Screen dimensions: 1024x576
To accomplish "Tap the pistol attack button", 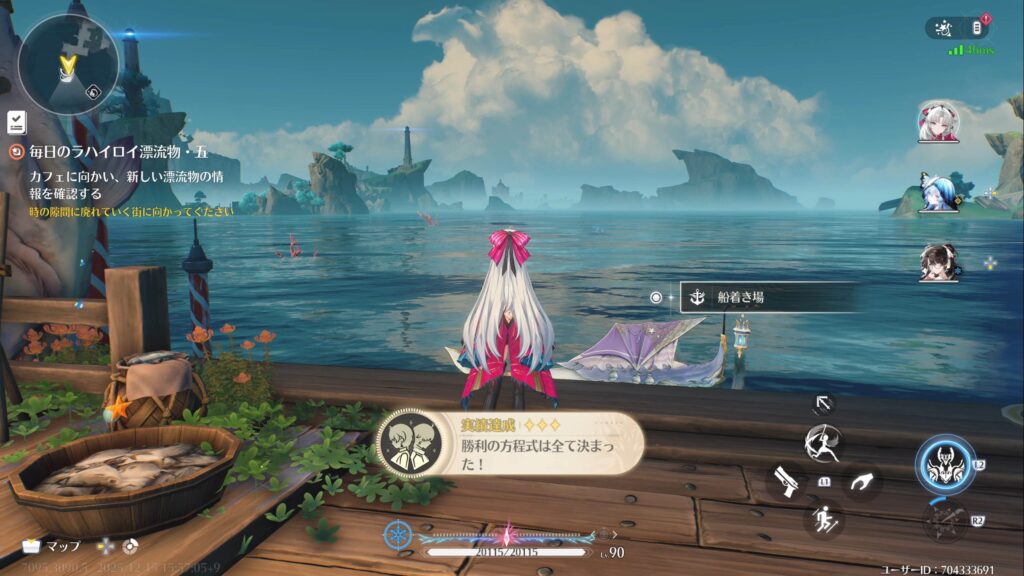I will [783, 482].
